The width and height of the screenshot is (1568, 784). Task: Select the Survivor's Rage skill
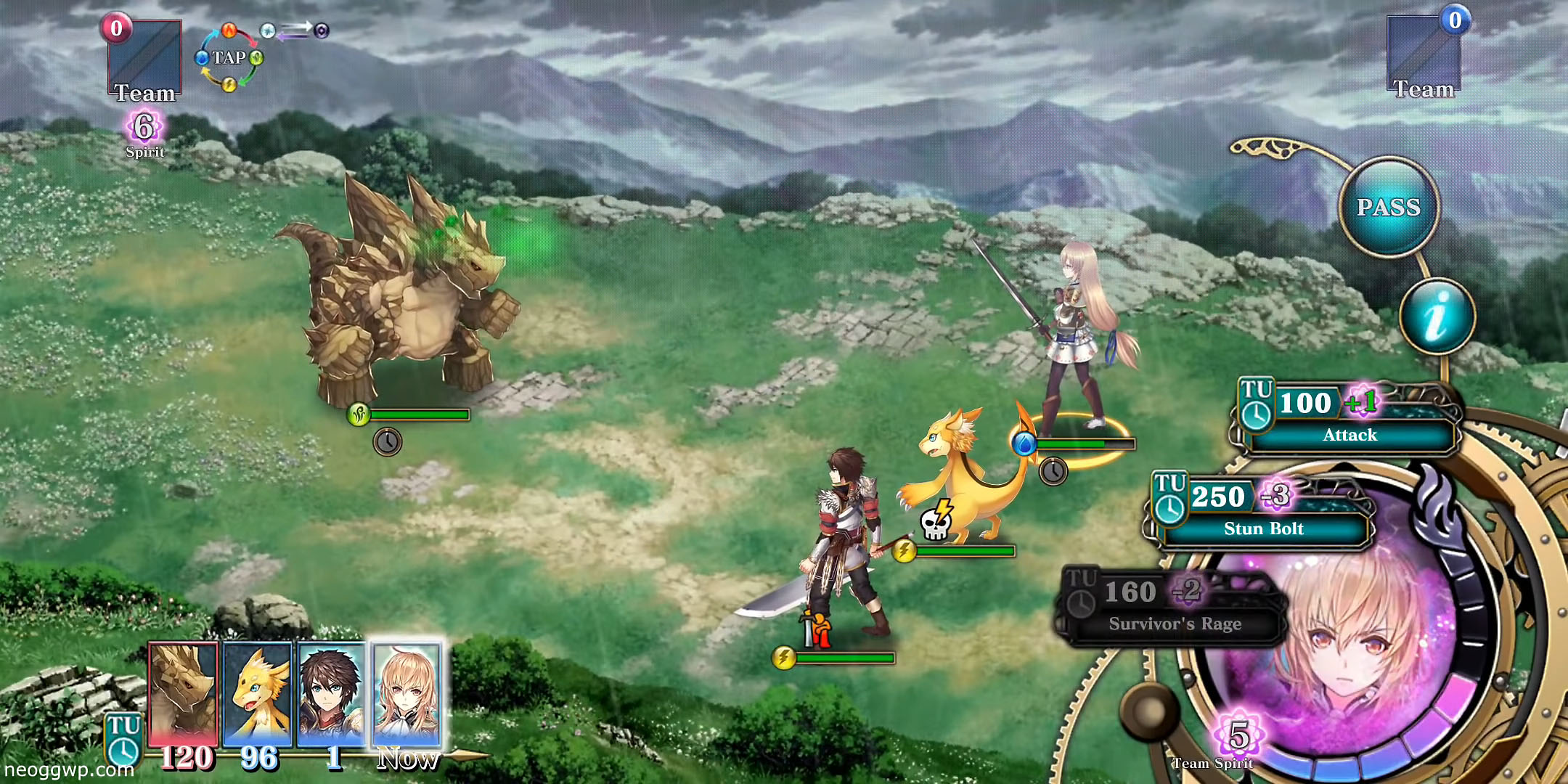click(x=1174, y=623)
